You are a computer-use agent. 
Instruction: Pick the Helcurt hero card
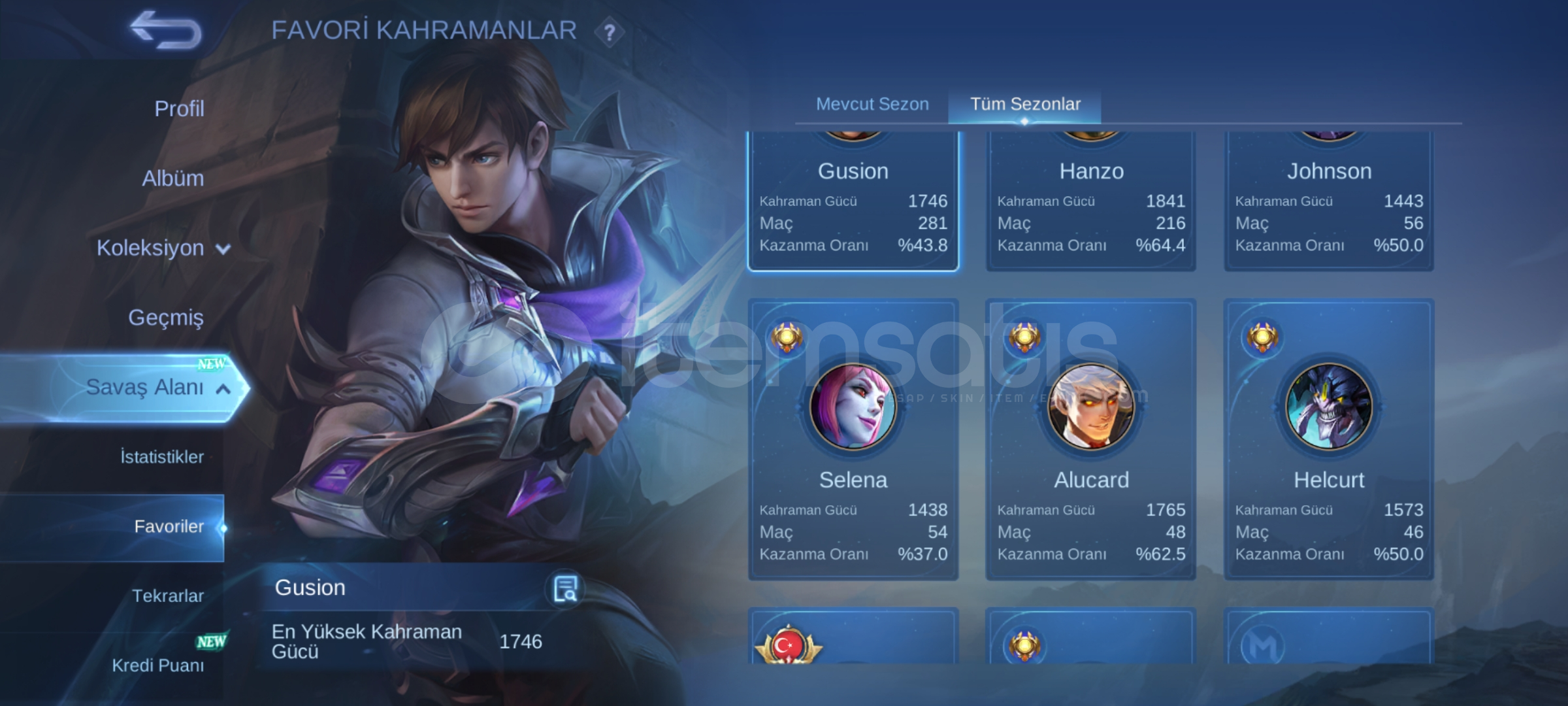1329,439
